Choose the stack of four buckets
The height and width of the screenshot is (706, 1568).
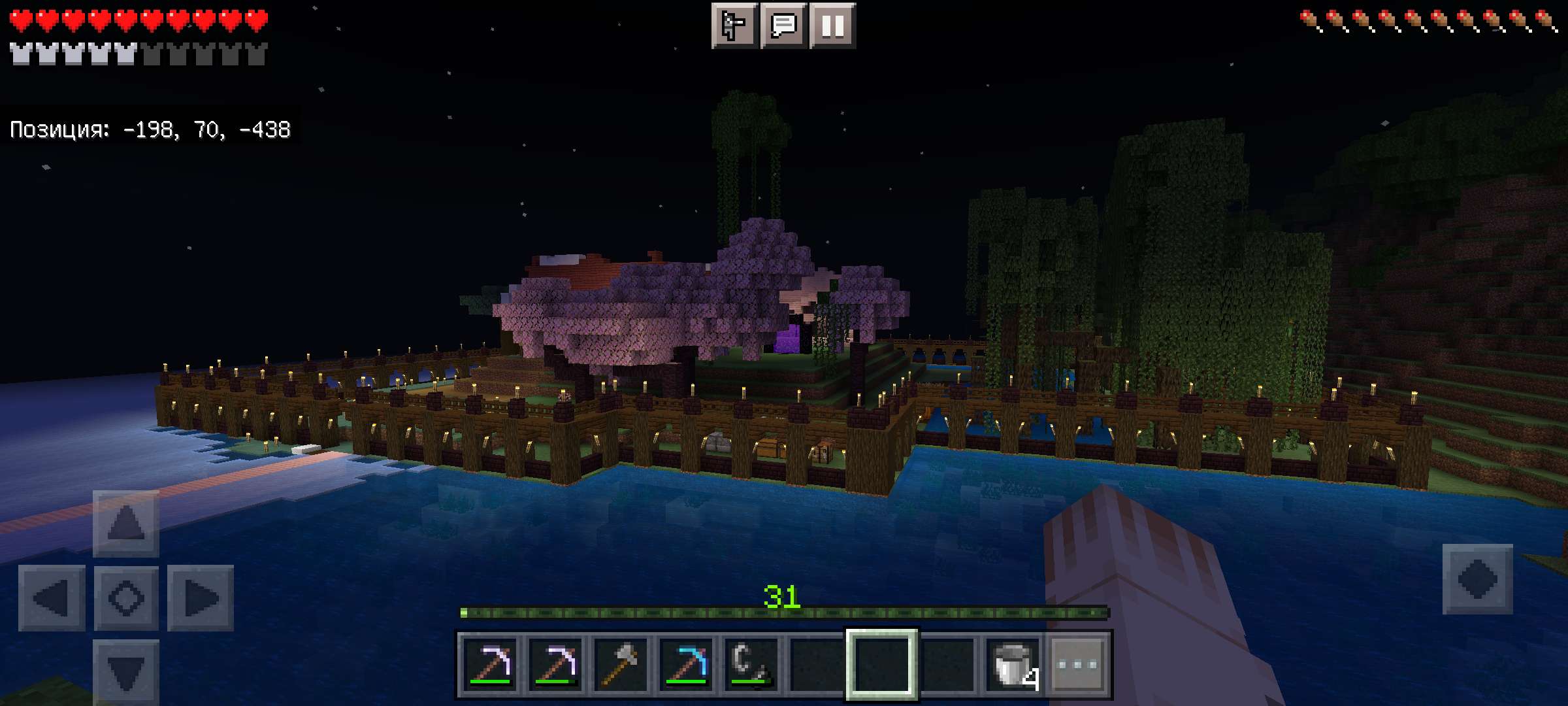(1012, 664)
